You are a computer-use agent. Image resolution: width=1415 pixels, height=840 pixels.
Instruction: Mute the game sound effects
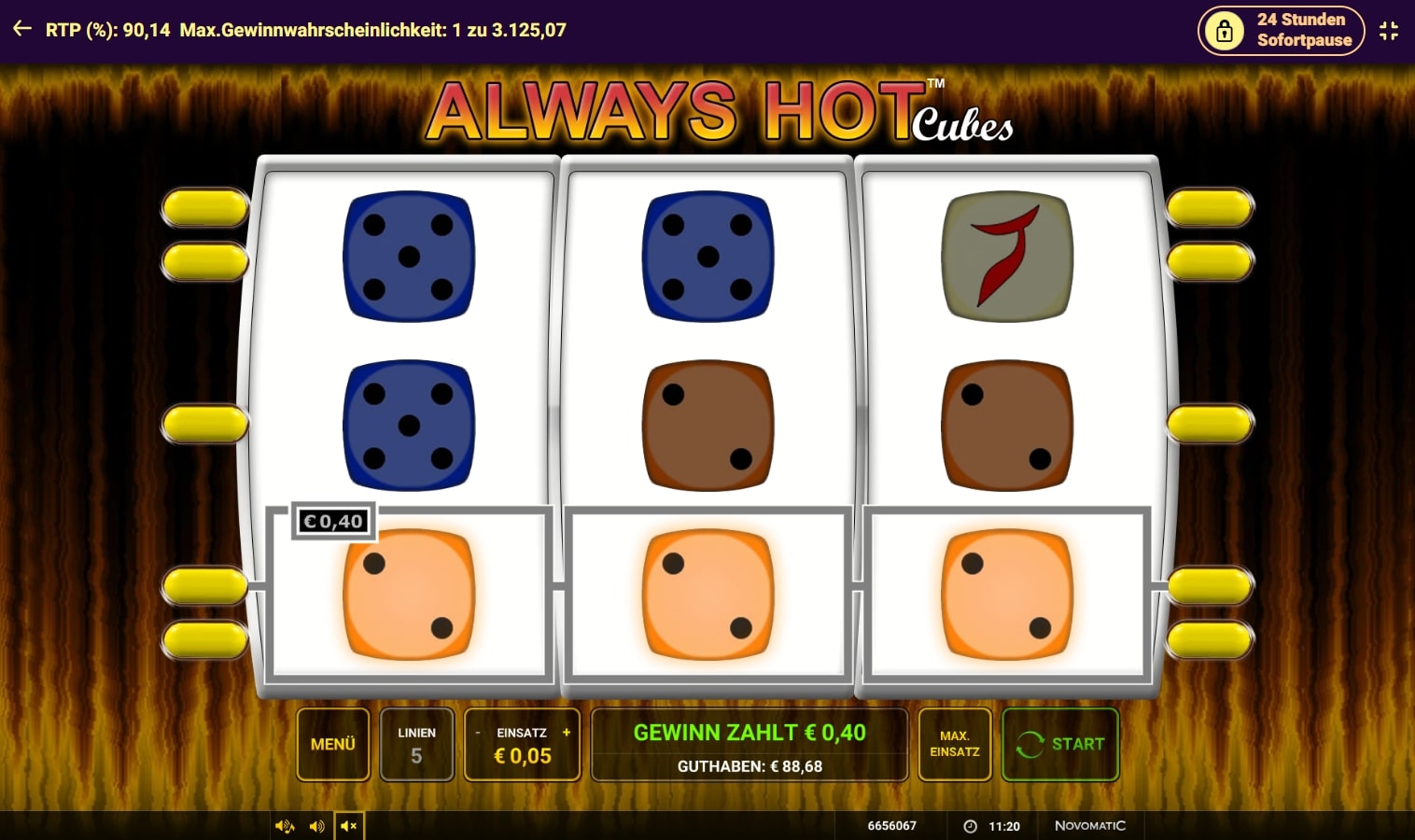(x=285, y=825)
